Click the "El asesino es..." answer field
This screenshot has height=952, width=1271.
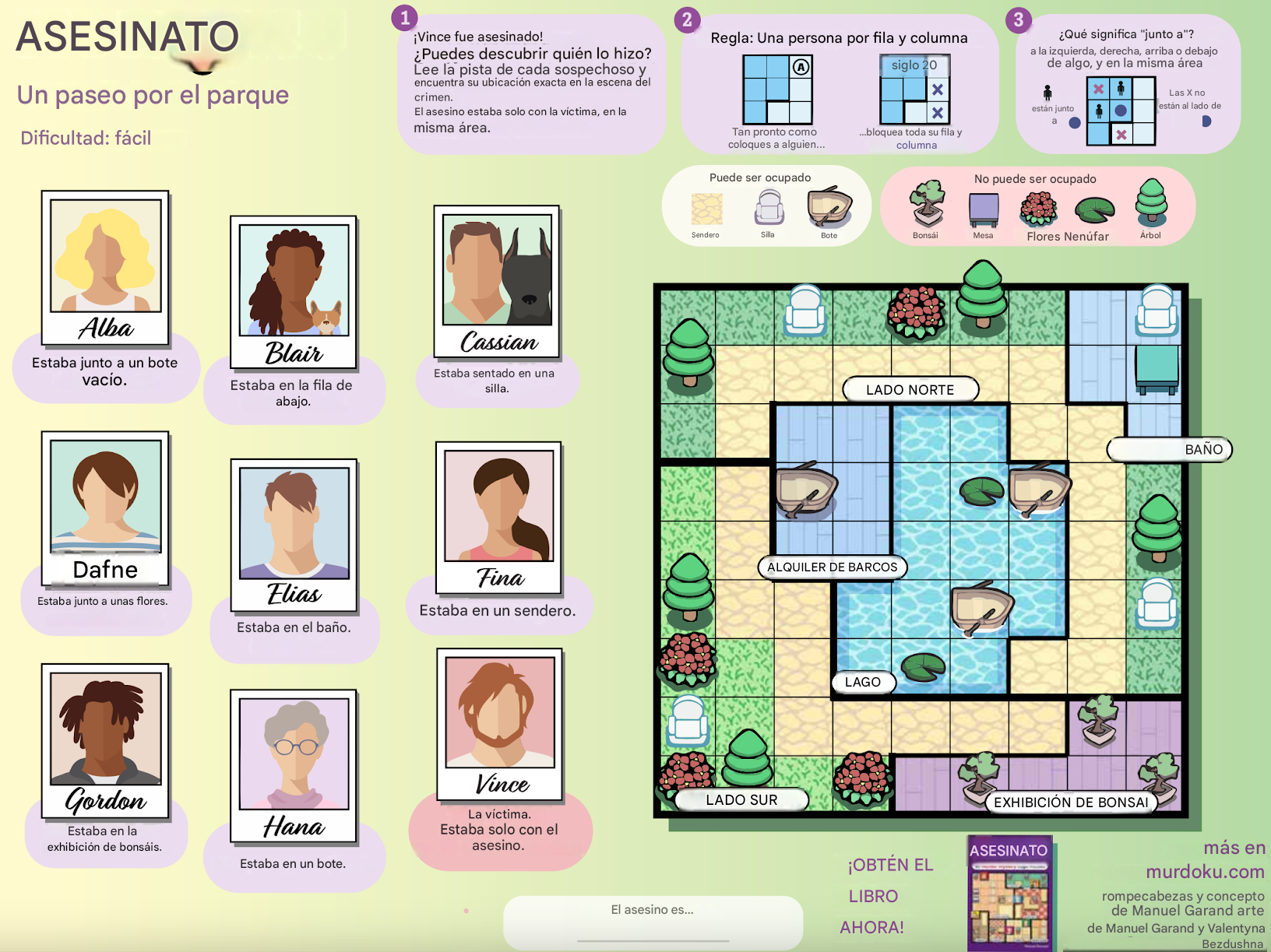653,922
